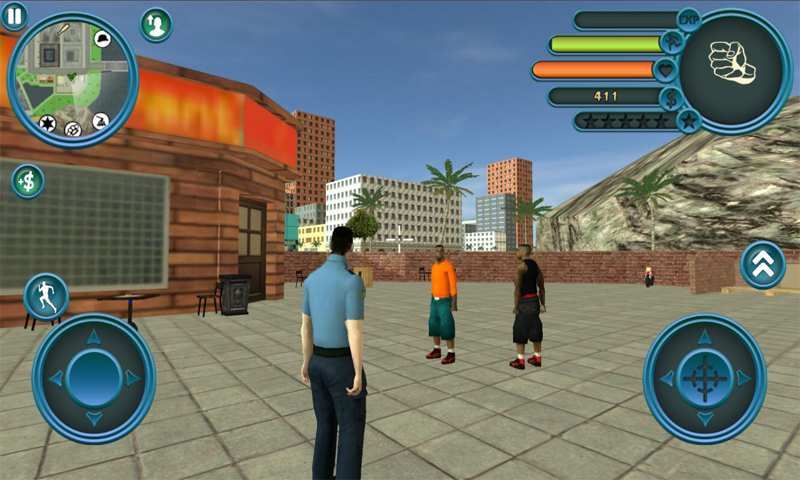Tap the double-chevron jump button
The width and height of the screenshot is (800, 480).
[763, 265]
